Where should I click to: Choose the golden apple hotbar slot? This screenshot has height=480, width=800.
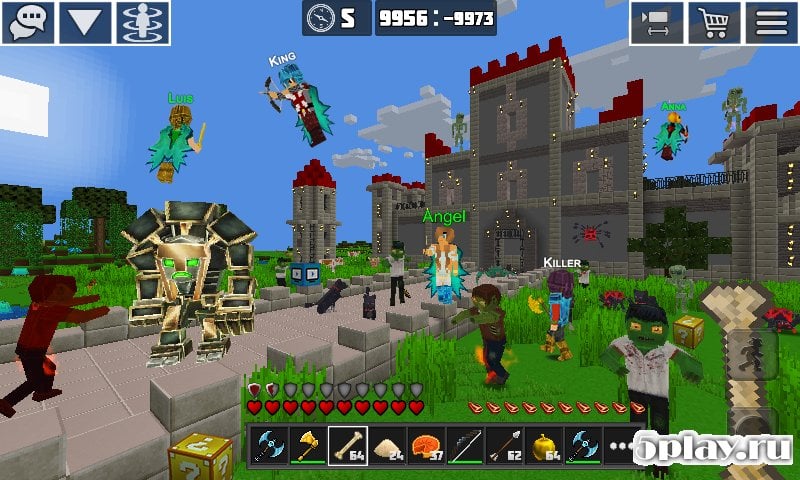click(544, 443)
